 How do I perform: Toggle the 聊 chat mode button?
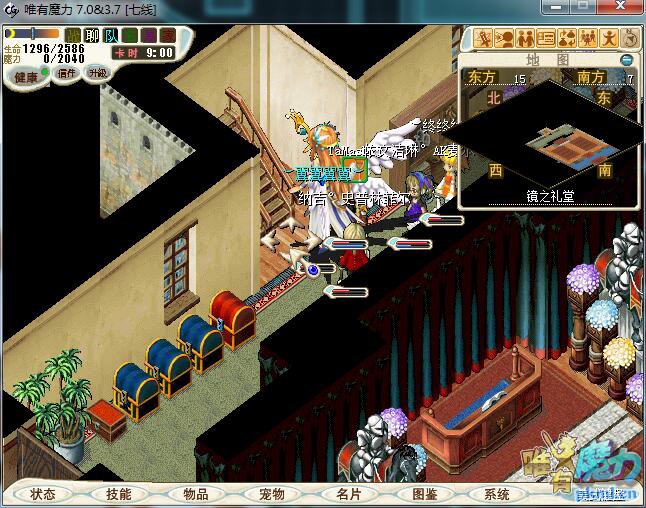coord(92,36)
